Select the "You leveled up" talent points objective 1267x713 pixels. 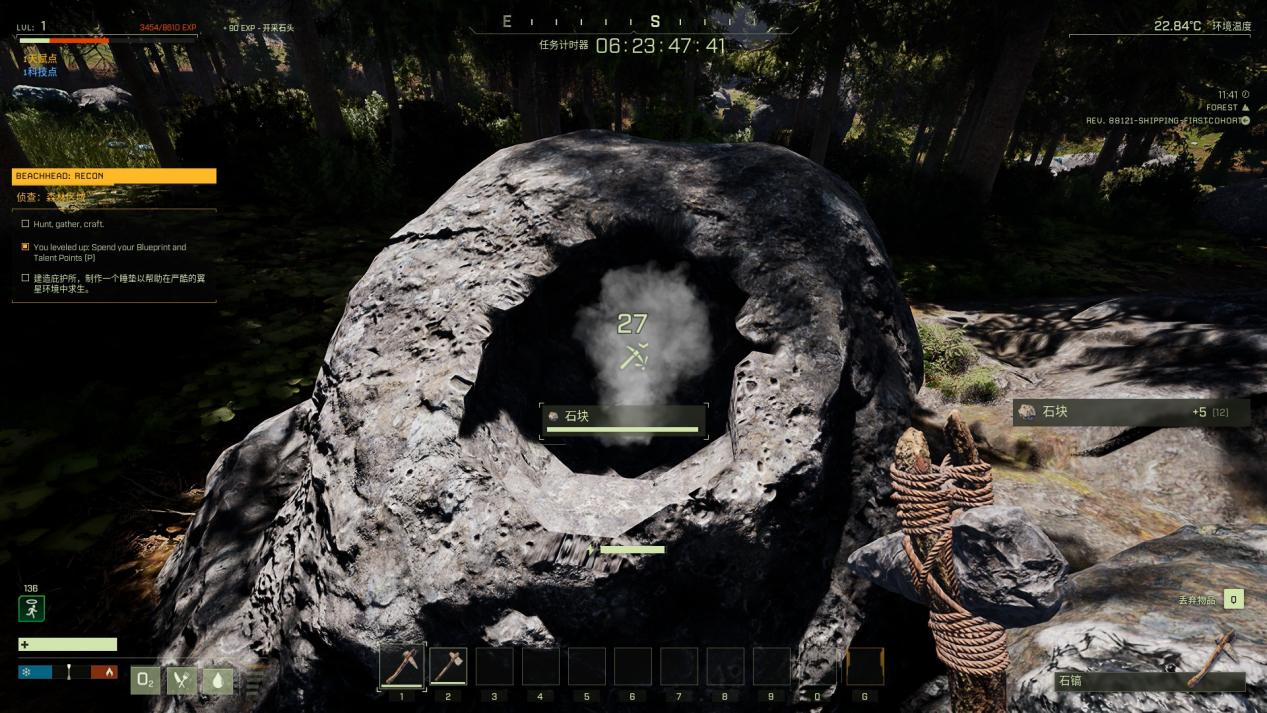coord(109,252)
